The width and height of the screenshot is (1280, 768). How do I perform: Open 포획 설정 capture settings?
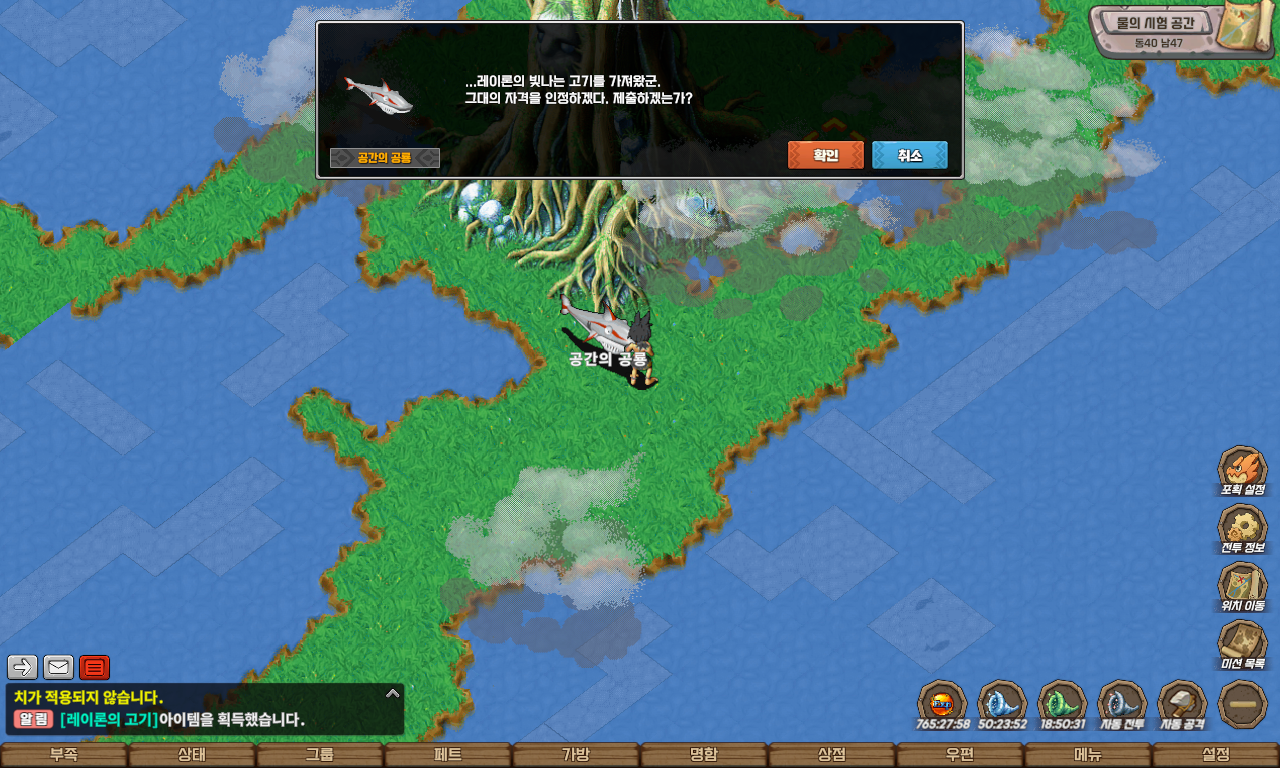click(x=1242, y=470)
